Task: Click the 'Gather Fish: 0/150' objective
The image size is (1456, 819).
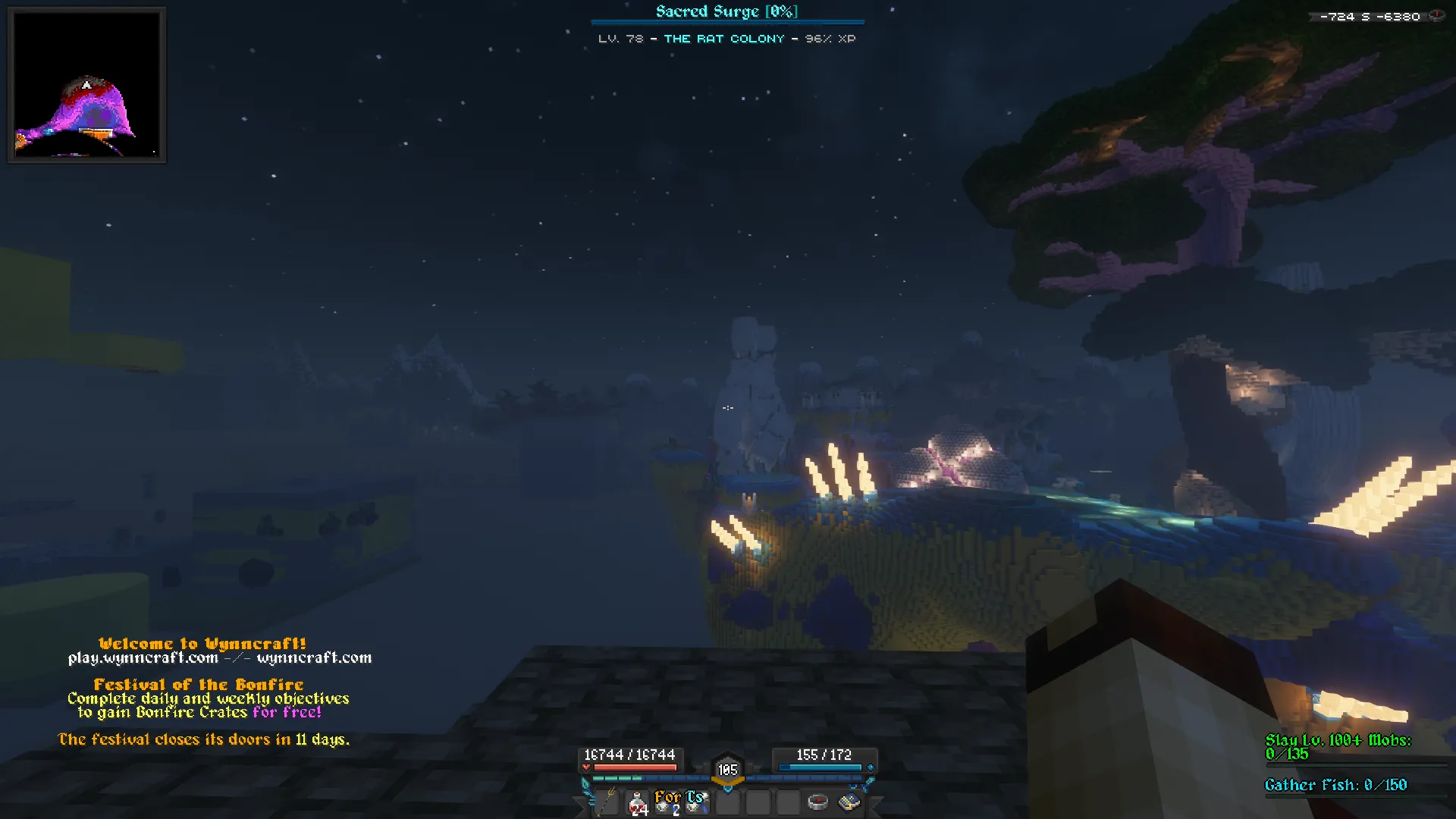Action: tap(1336, 785)
